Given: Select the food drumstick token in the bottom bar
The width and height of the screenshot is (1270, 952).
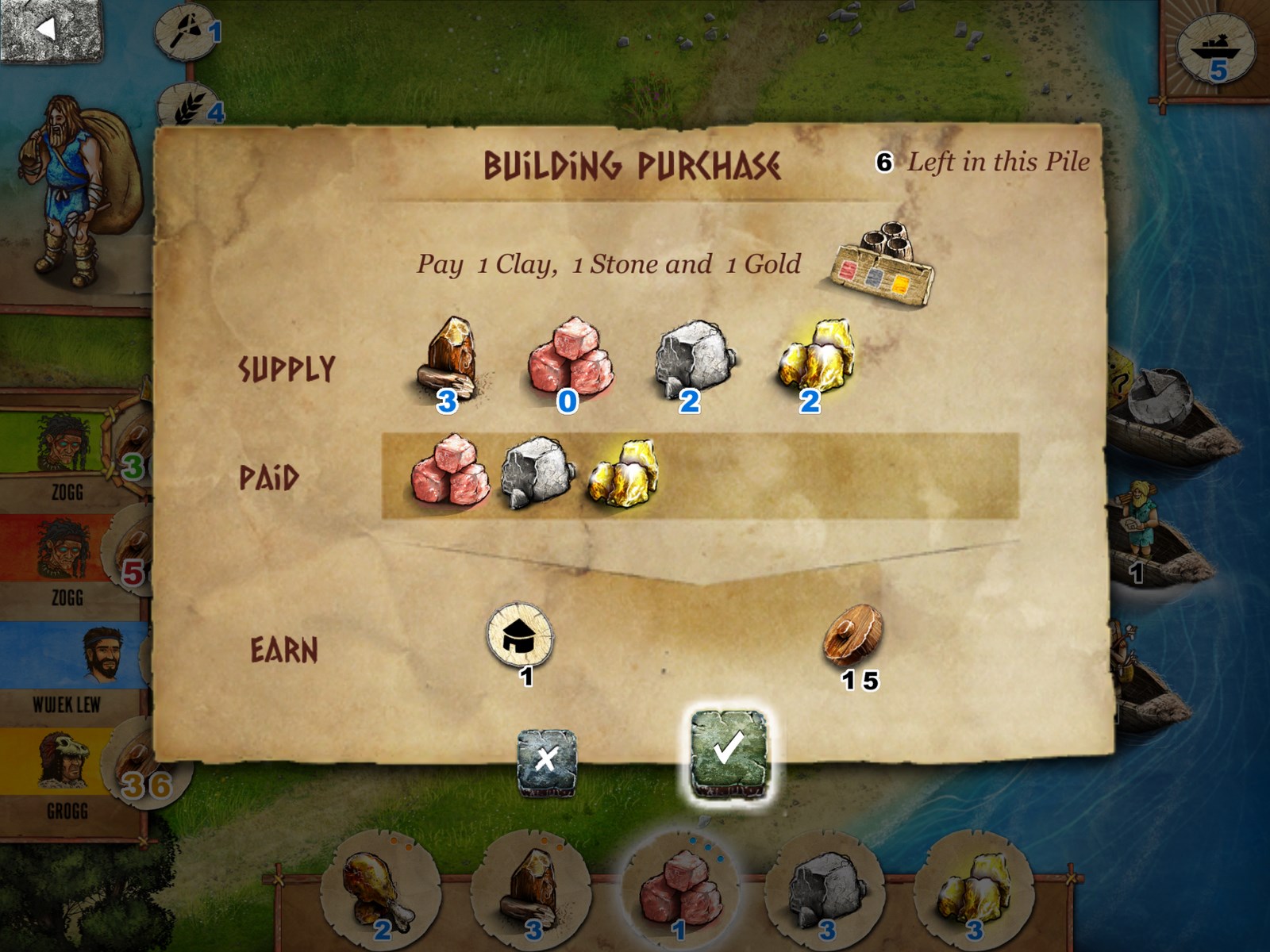Looking at the screenshot, I should [x=379, y=889].
